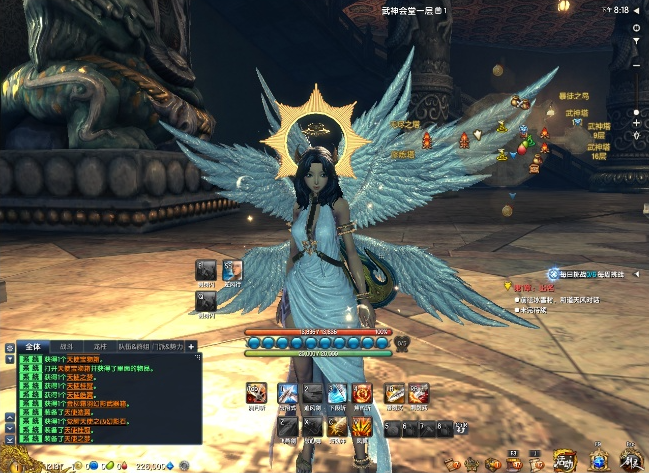The height and width of the screenshot is (473, 649).
Task: Switch to the 全体 chat tab
Action: 32,346
